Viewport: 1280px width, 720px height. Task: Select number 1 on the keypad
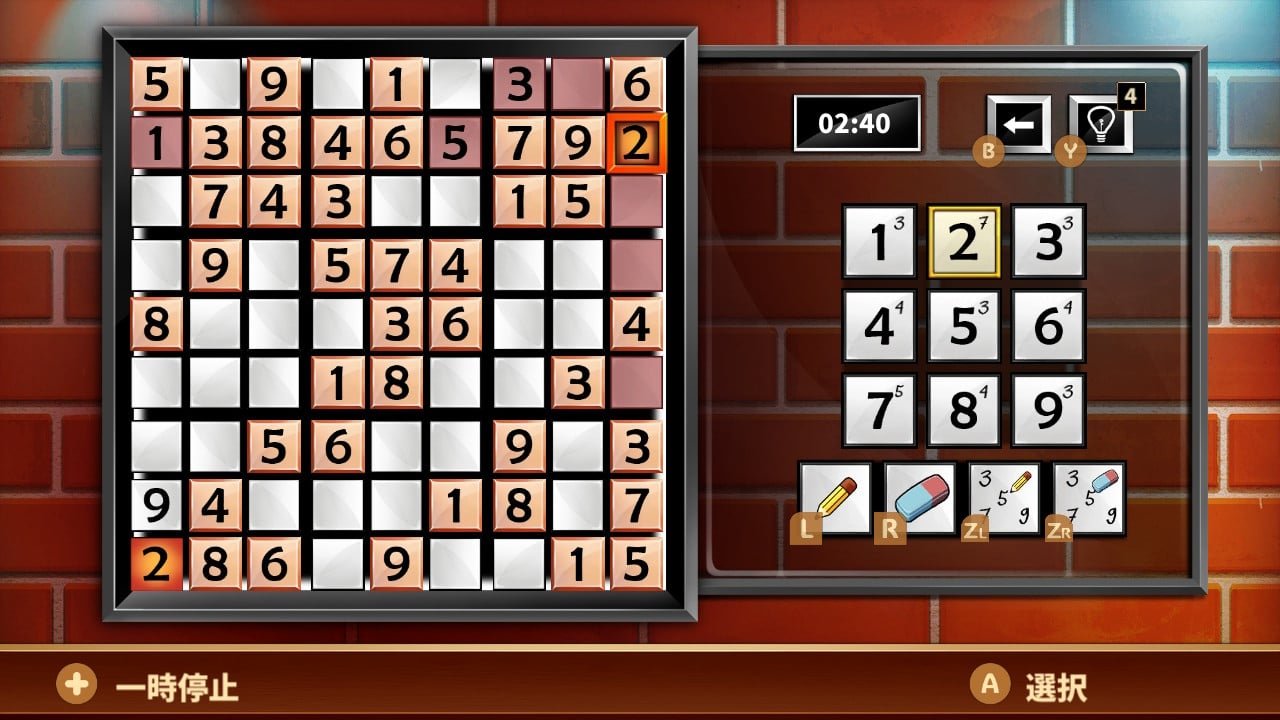tap(879, 241)
